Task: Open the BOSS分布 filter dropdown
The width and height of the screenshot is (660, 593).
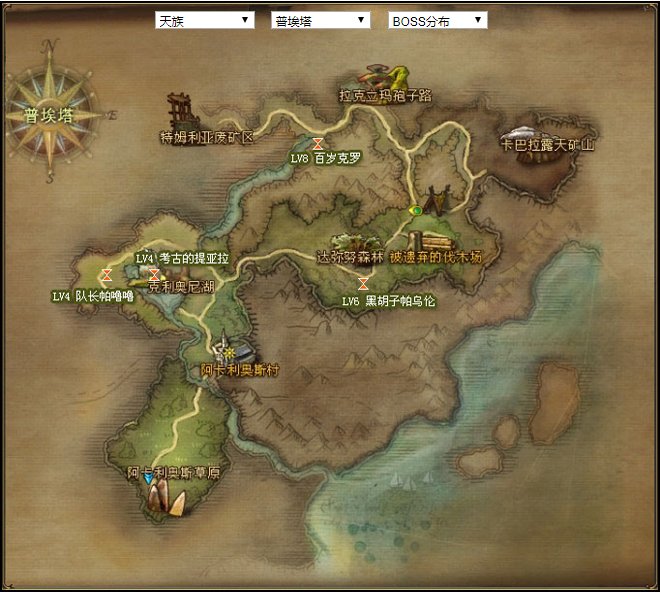Action: click(x=437, y=20)
